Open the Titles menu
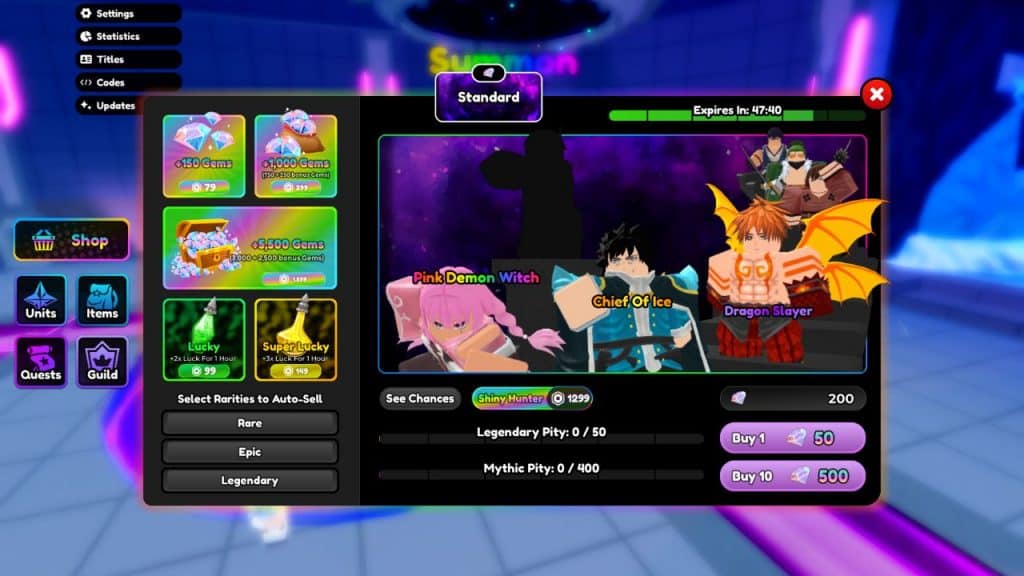Screen dimensions: 1024x576 point(128,60)
